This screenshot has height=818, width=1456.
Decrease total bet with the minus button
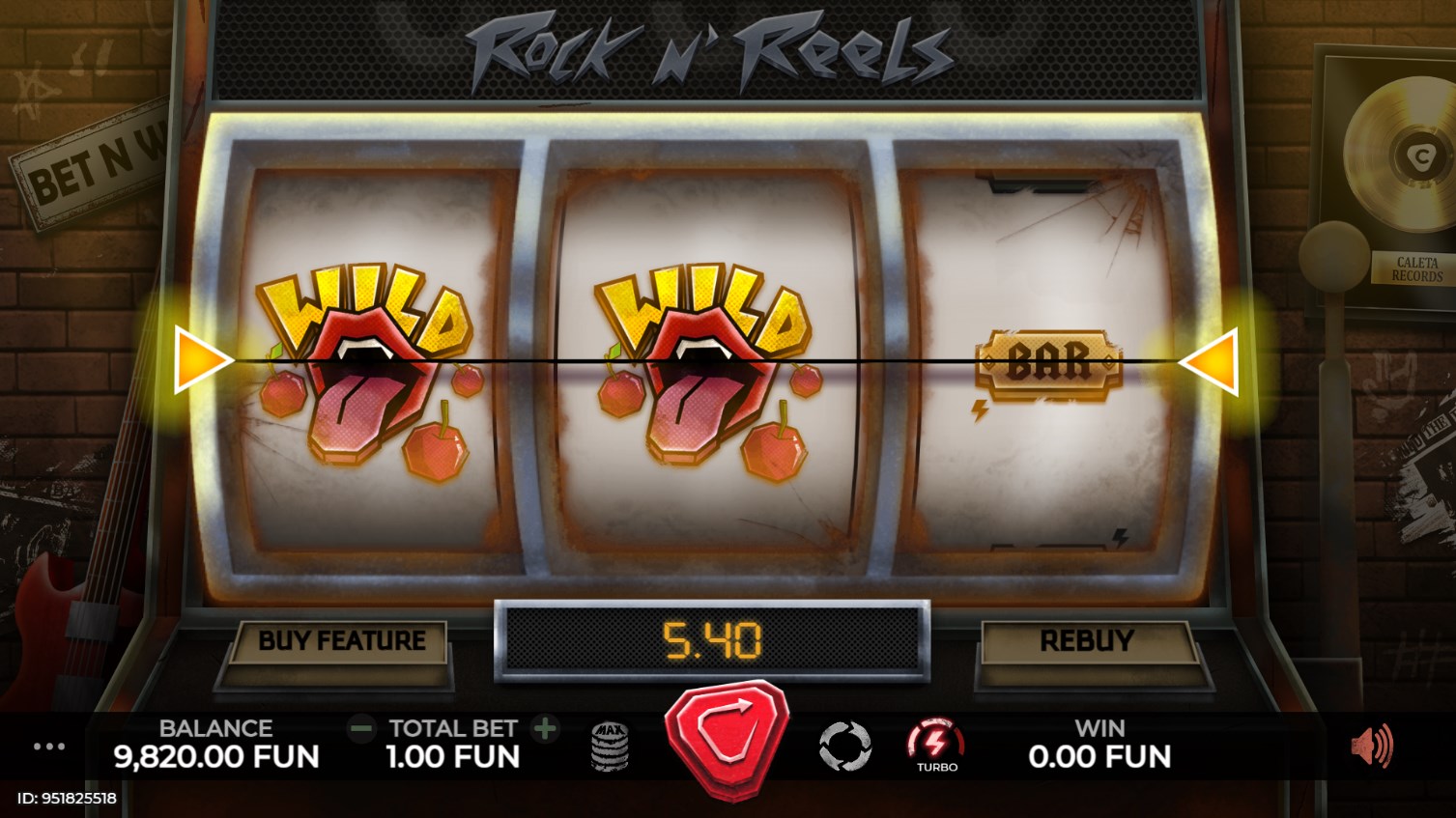click(362, 728)
